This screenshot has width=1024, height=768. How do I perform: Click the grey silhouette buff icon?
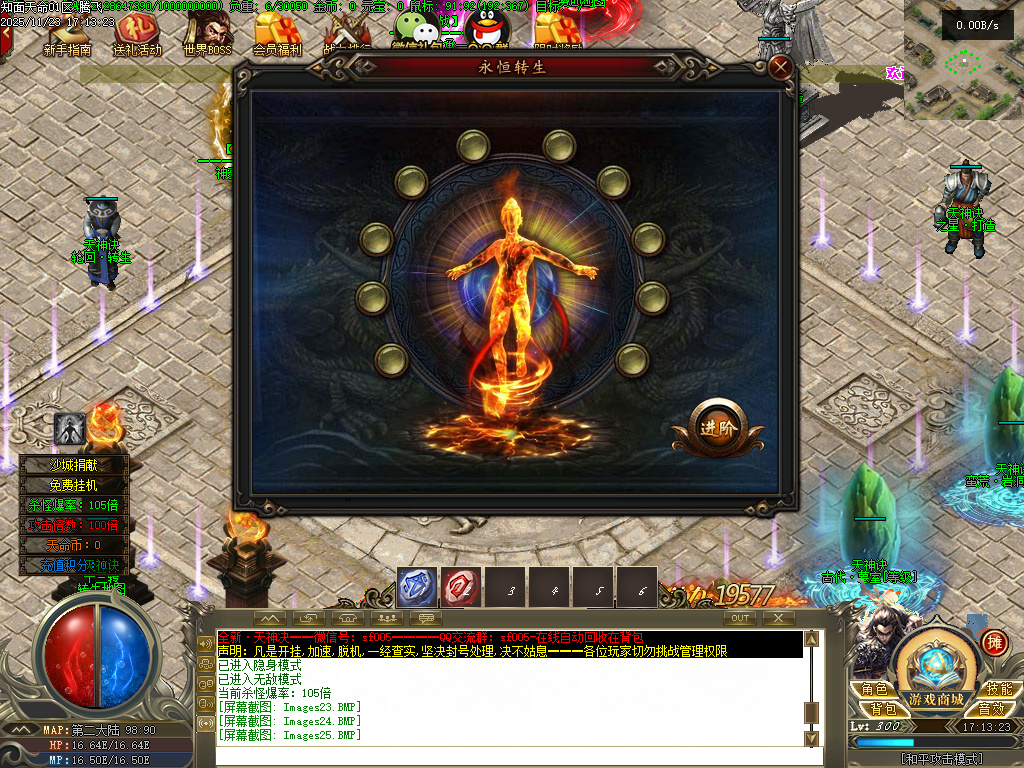click(70, 428)
